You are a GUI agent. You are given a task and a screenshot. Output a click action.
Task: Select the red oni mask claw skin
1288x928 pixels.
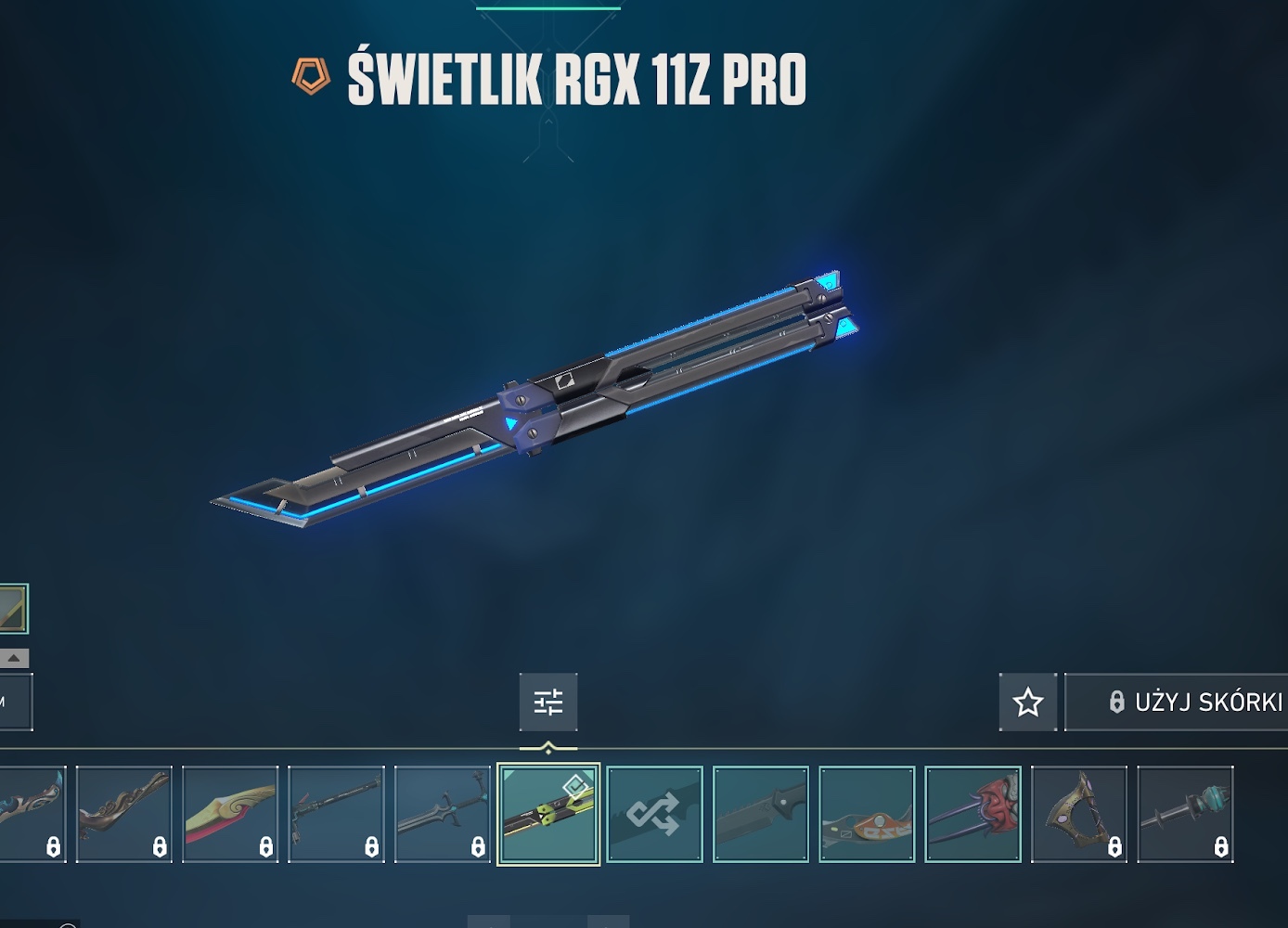click(x=972, y=814)
